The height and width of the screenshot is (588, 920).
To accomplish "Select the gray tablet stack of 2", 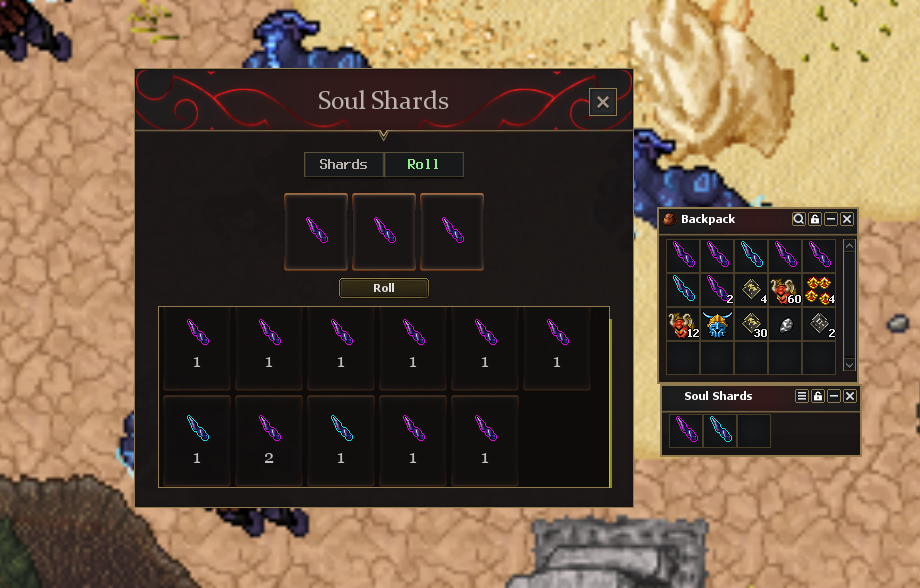I will coord(819,325).
